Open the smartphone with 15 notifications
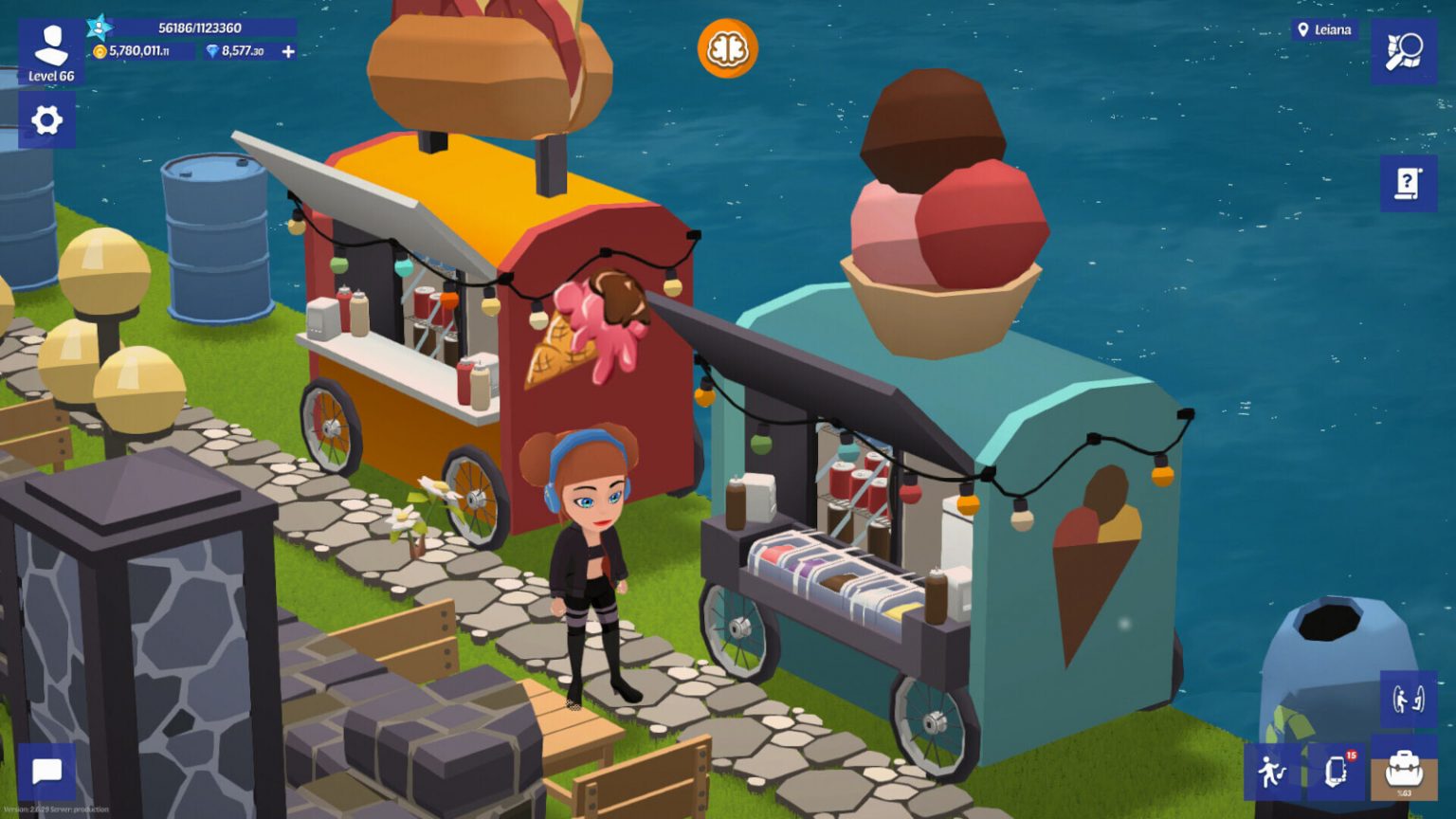Image resolution: width=1456 pixels, height=819 pixels. [1337, 771]
